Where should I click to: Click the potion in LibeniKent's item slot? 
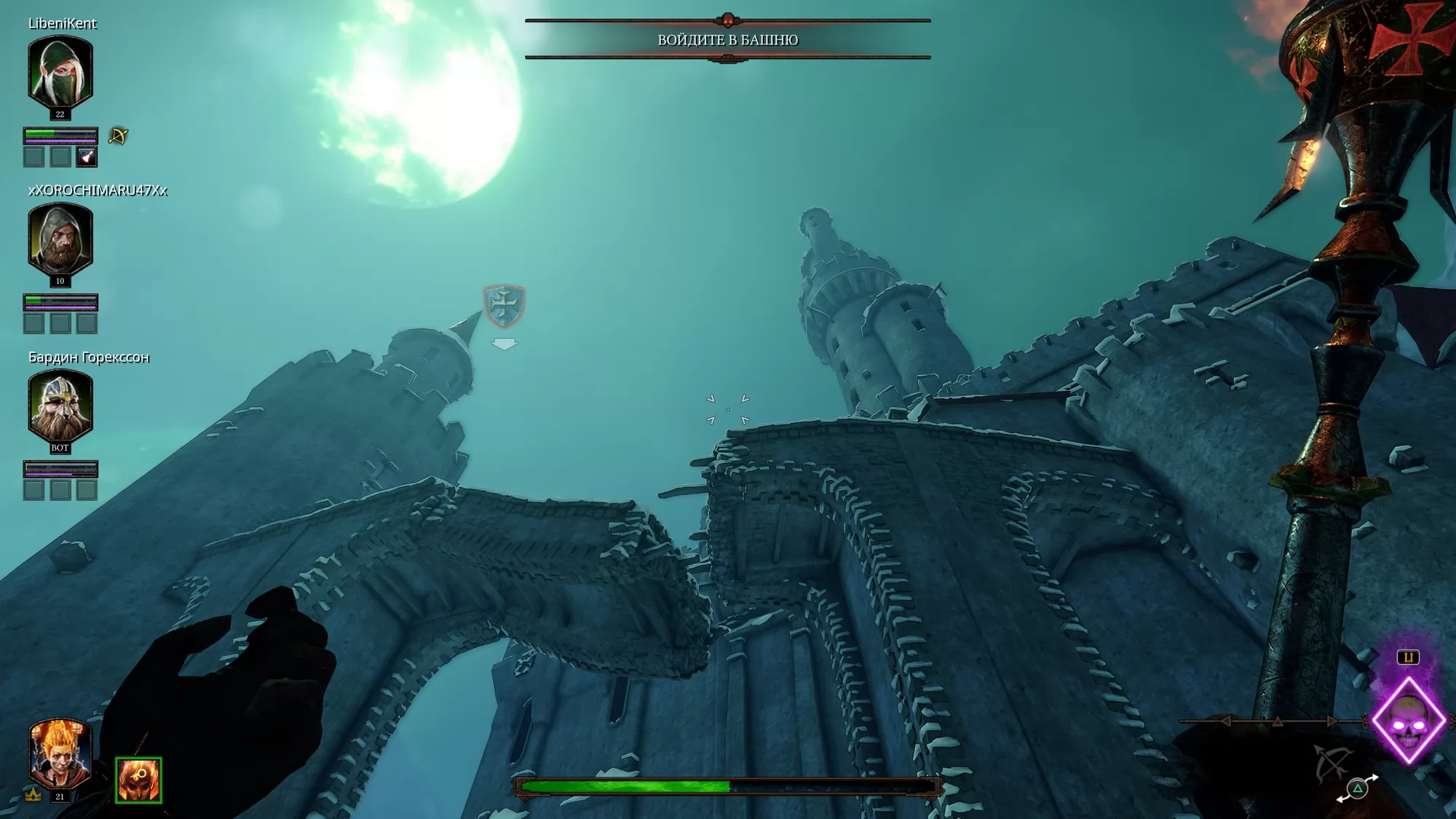[x=87, y=157]
